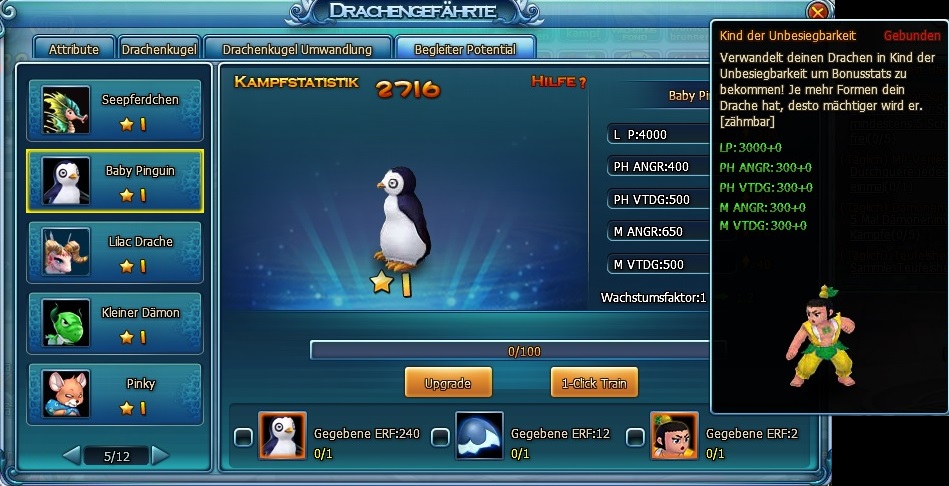
Task: Click the blue orb material icon
Action: (479, 436)
